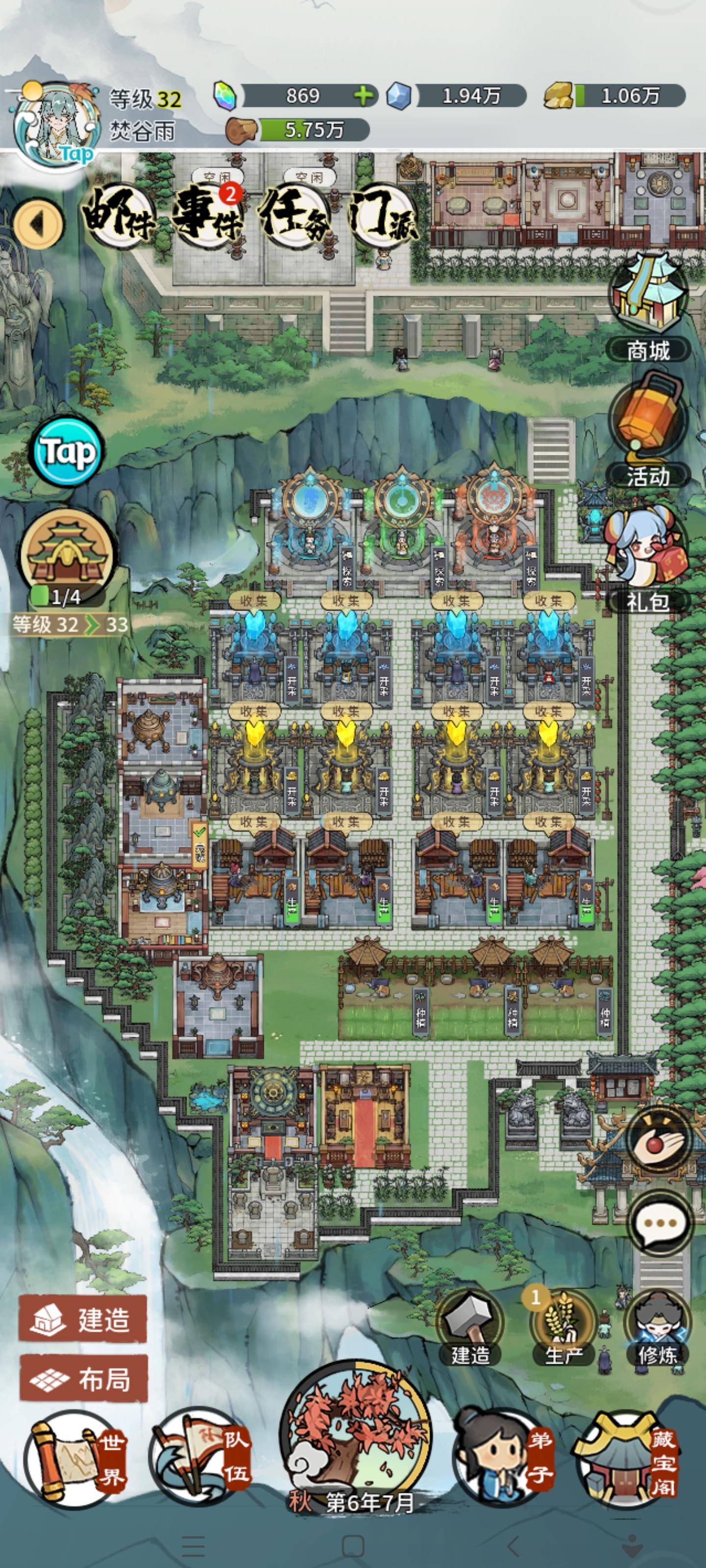Click the wood resource progress bar showing 5.75万
The width and height of the screenshot is (706, 1568).
307,128
